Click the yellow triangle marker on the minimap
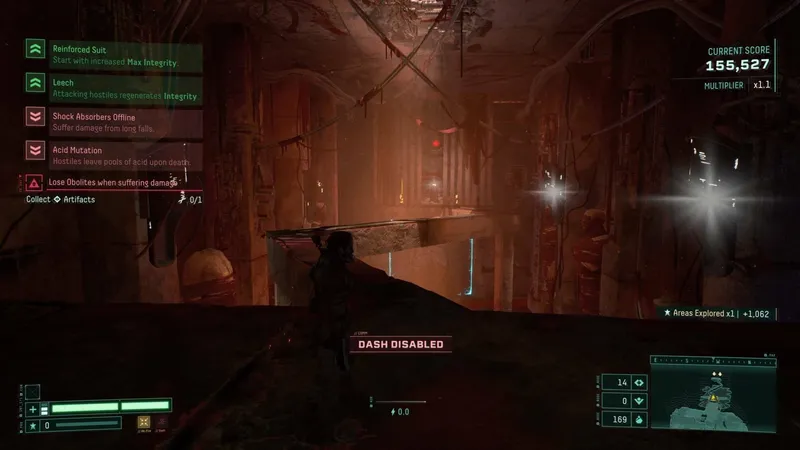The width and height of the screenshot is (800, 450). tap(714, 397)
